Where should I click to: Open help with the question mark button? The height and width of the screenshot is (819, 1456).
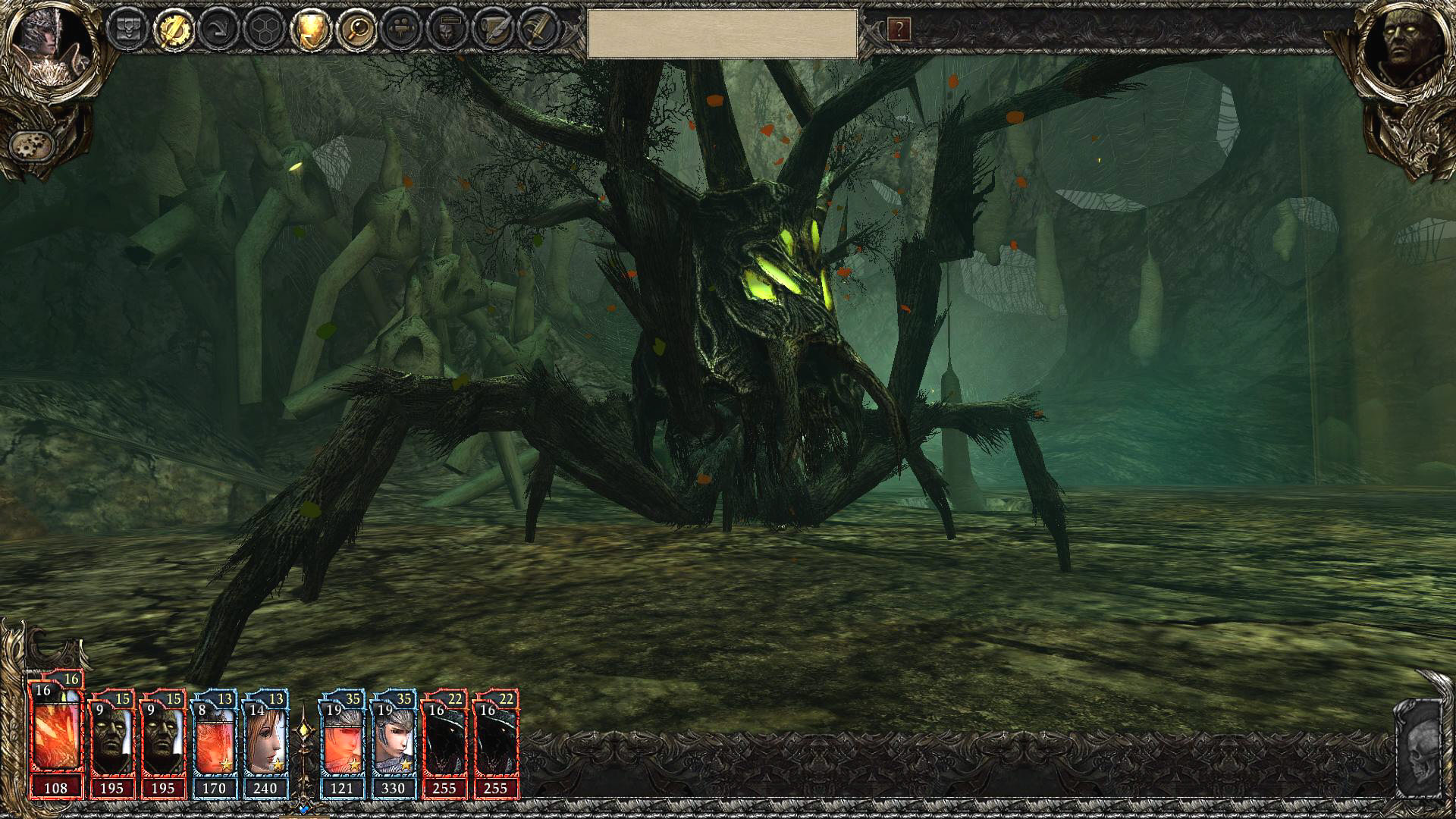(x=899, y=30)
